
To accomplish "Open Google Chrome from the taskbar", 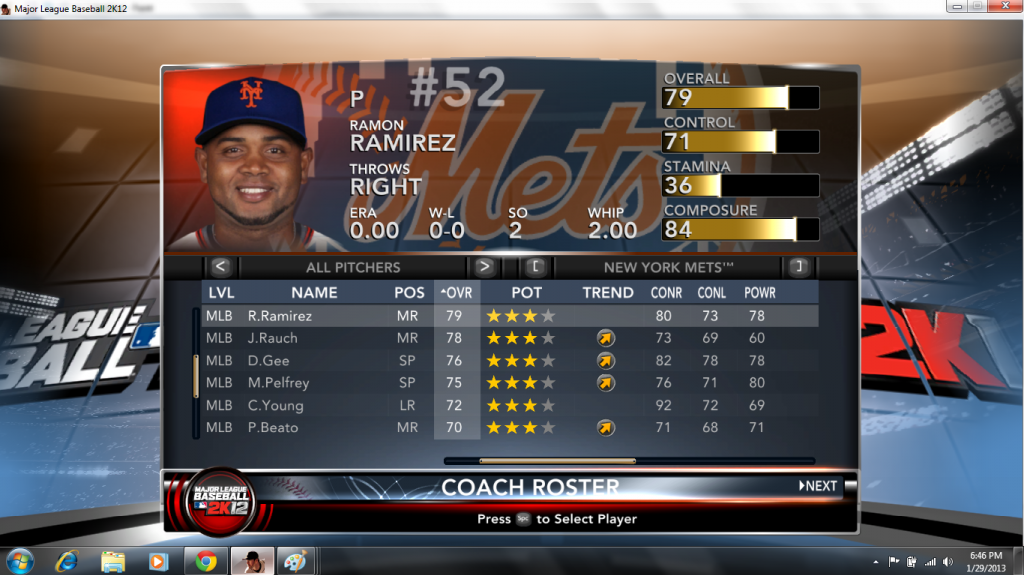I will 206,560.
